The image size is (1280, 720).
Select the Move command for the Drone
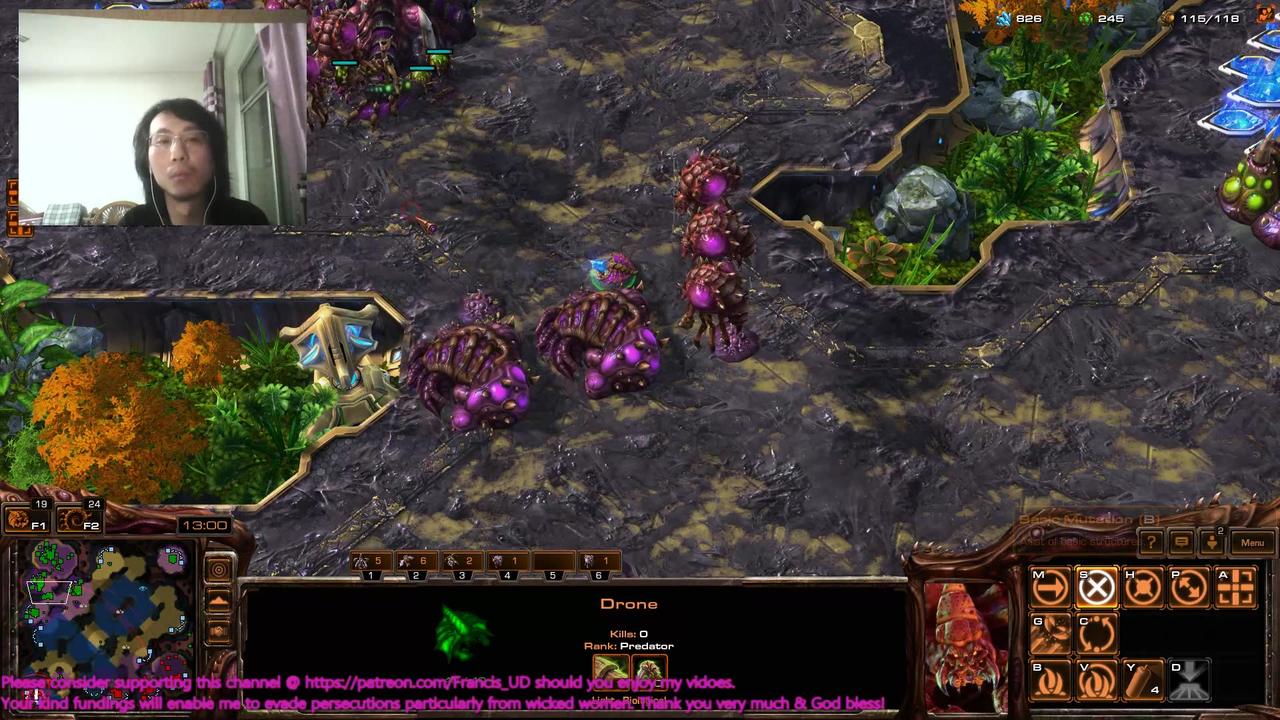coord(1049,586)
